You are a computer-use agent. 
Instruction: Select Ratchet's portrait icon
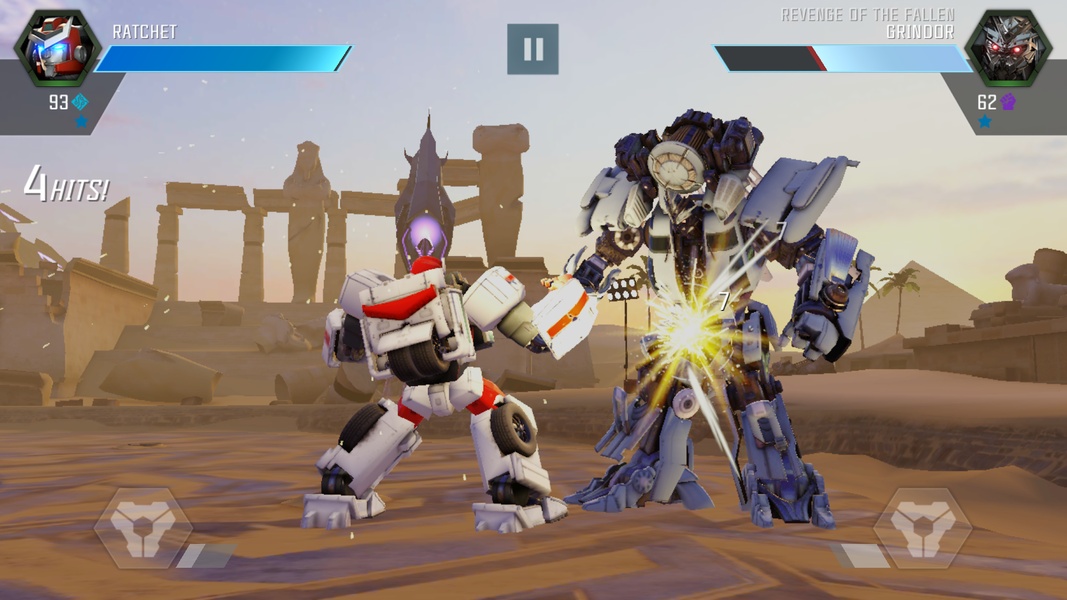click(x=57, y=47)
